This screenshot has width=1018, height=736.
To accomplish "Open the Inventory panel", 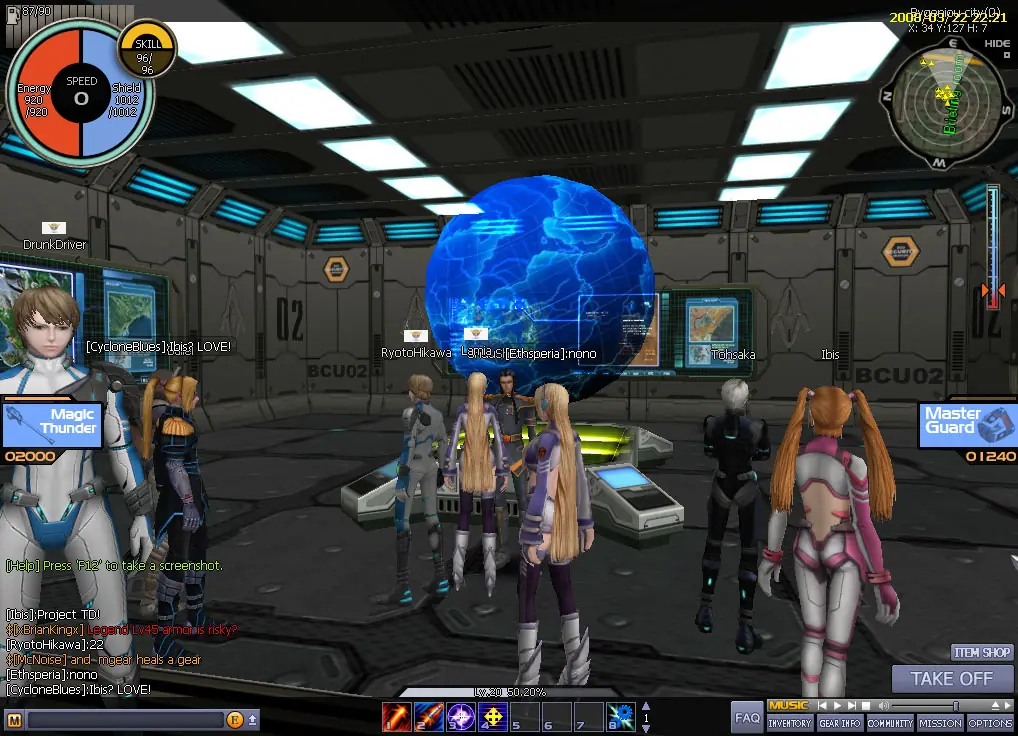I will point(790,723).
